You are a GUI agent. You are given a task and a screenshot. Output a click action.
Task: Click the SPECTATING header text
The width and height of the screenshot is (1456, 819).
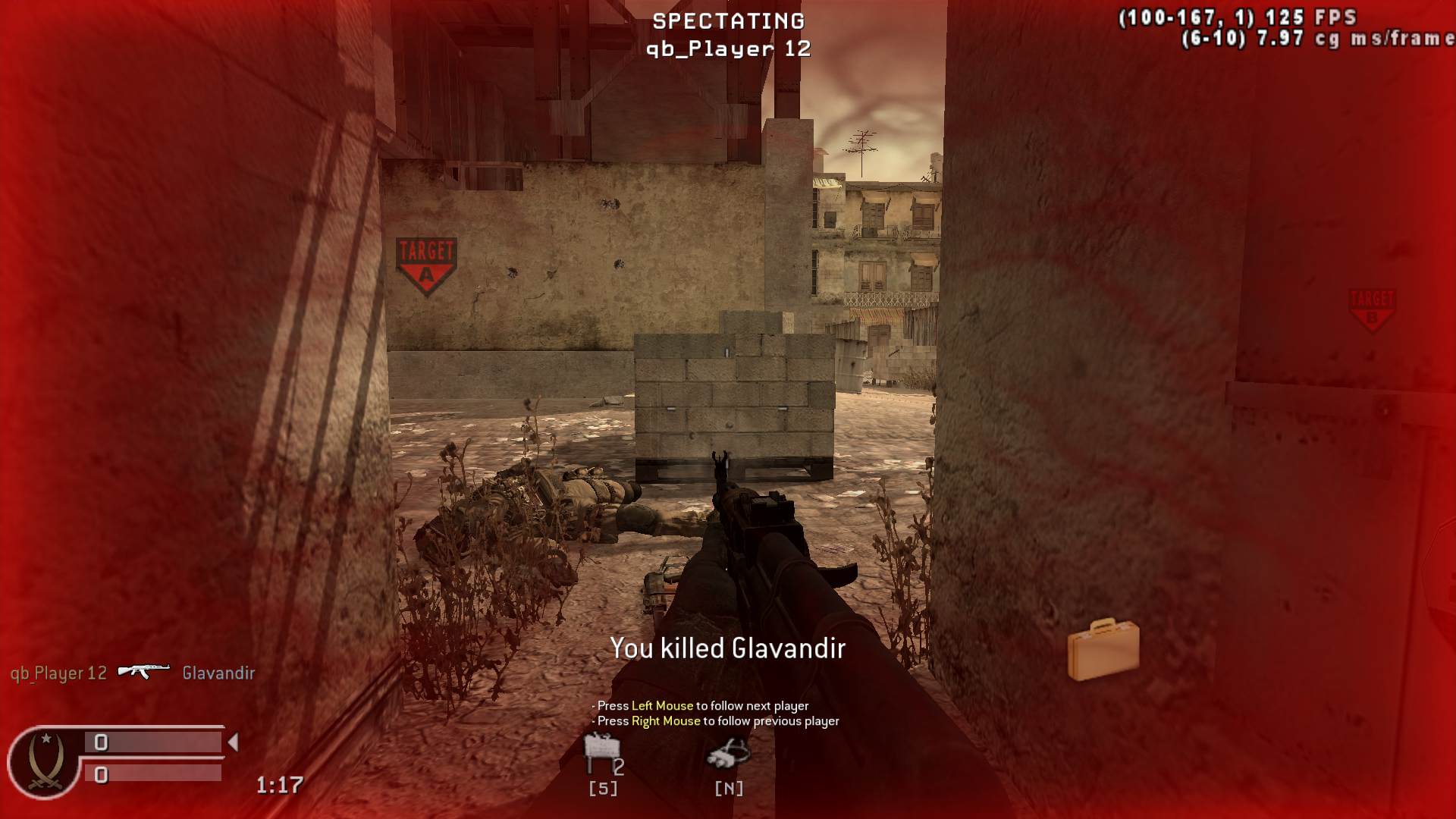[727, 20]
